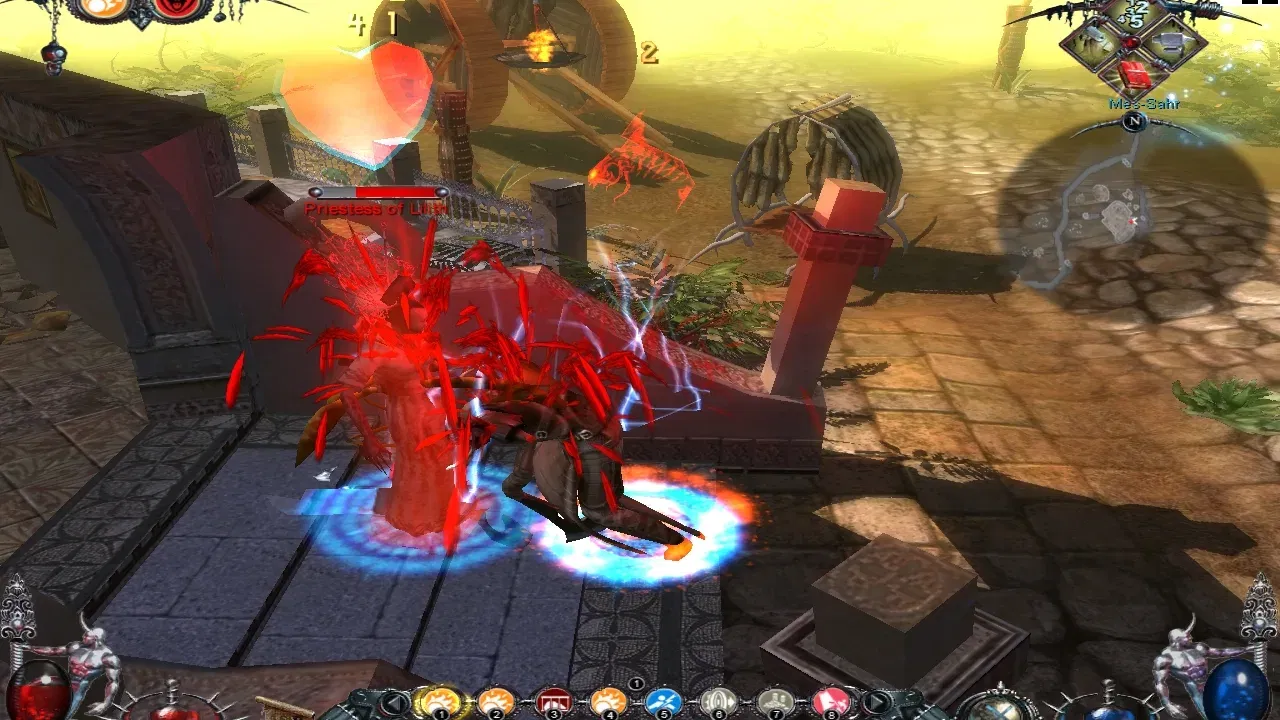Open the parchment icon in the top-right diamond menu
The height and width of the screenshot is (720, 1280).
point(1093,40)
